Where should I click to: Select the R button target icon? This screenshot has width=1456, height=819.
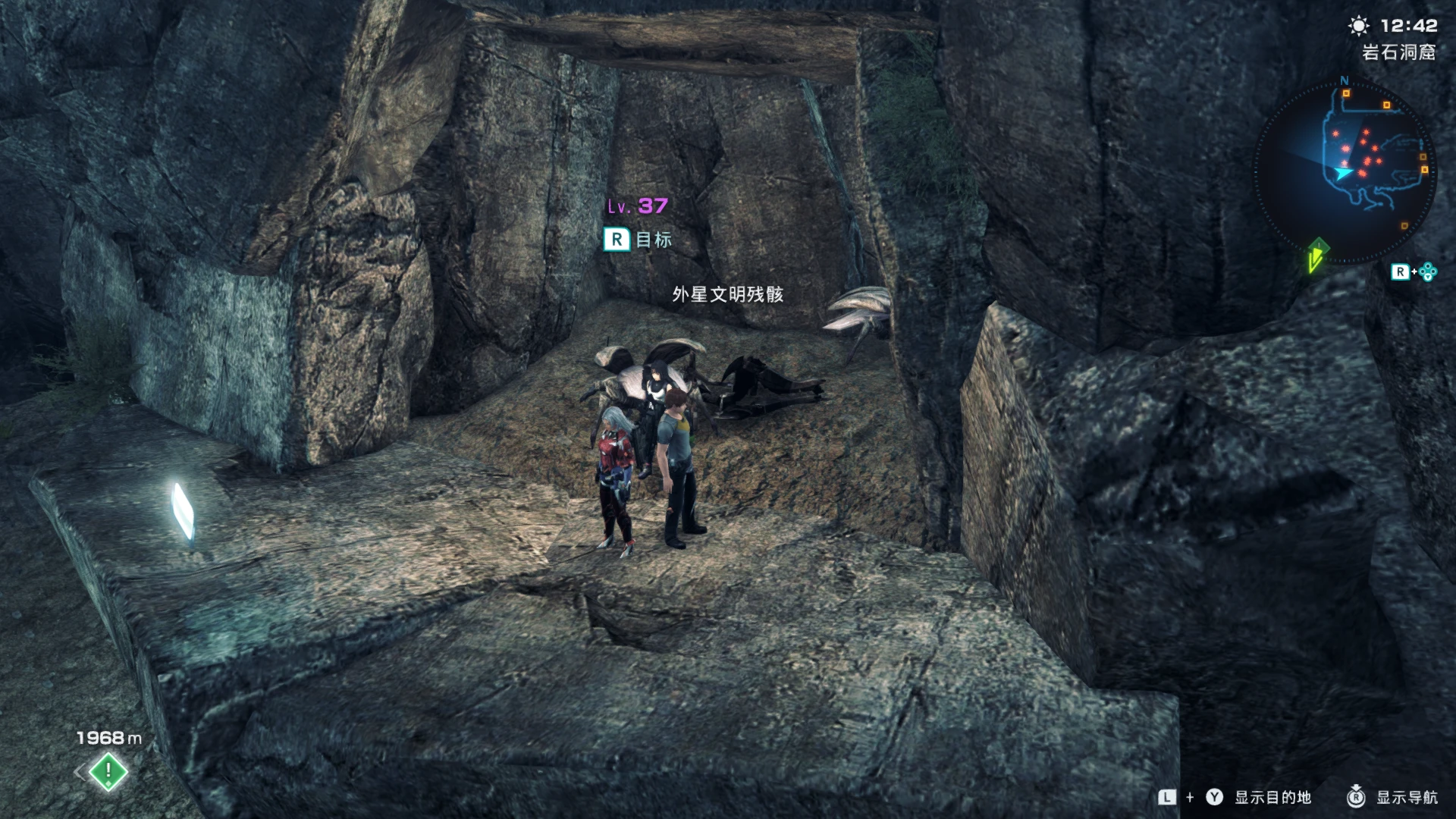[x=617, y=239]
